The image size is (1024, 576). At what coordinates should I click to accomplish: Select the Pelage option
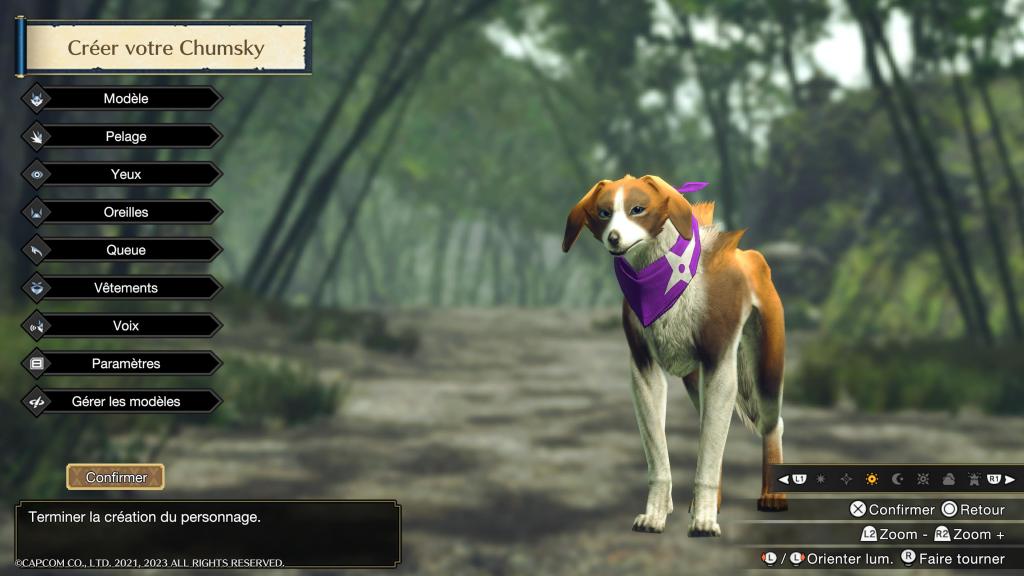(126, 137)
